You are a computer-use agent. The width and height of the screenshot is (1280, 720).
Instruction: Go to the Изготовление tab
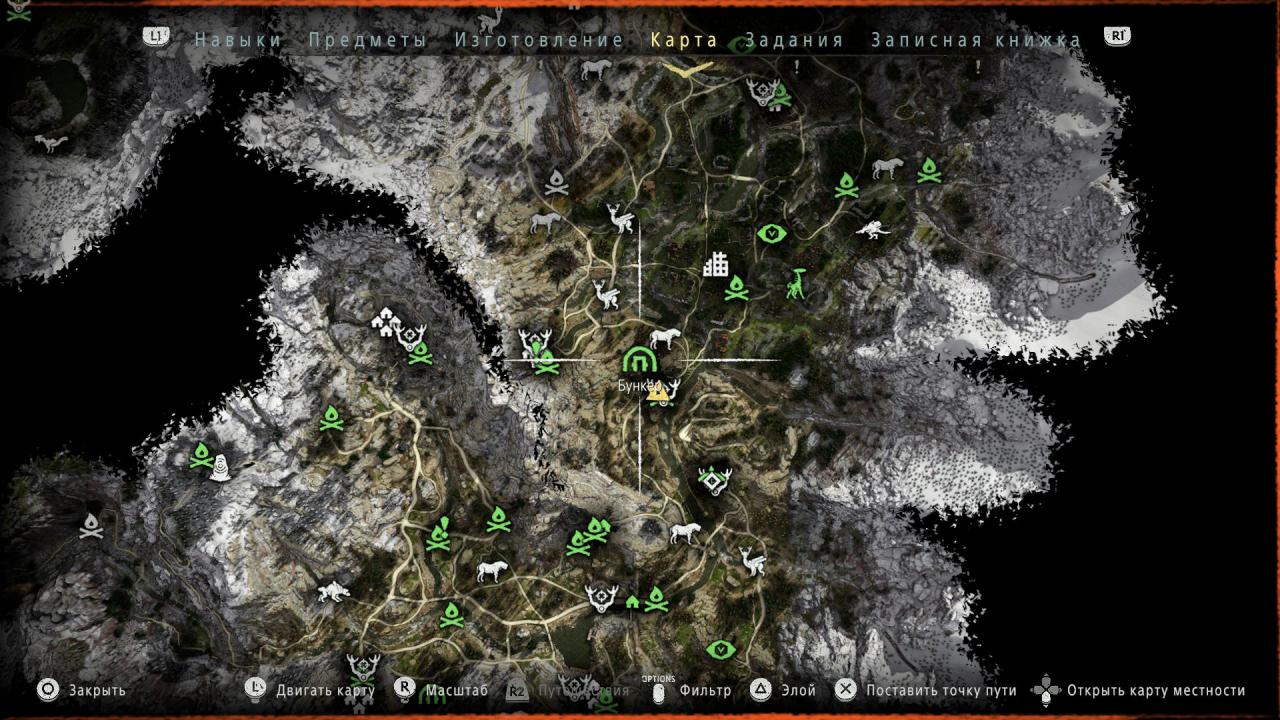point(539,40)
